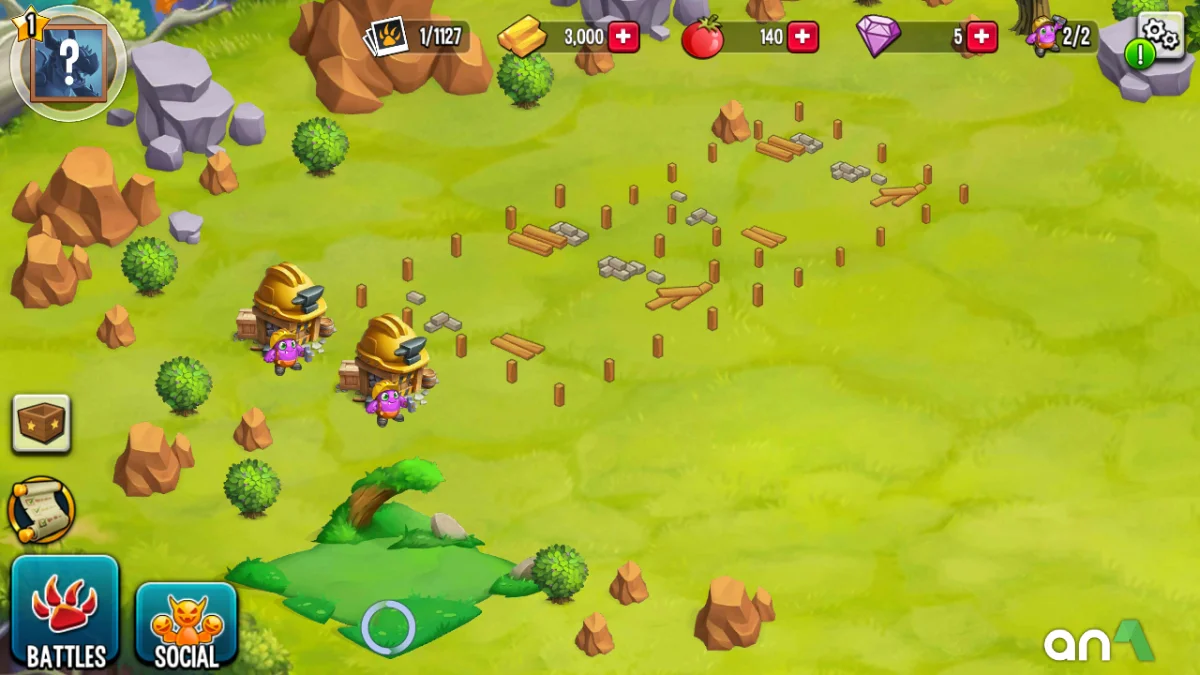View the goals scroll checklist
Image resolution: width=1200 pixels, height=675 pixels.
pyautogui.click(x=42, y=510)
